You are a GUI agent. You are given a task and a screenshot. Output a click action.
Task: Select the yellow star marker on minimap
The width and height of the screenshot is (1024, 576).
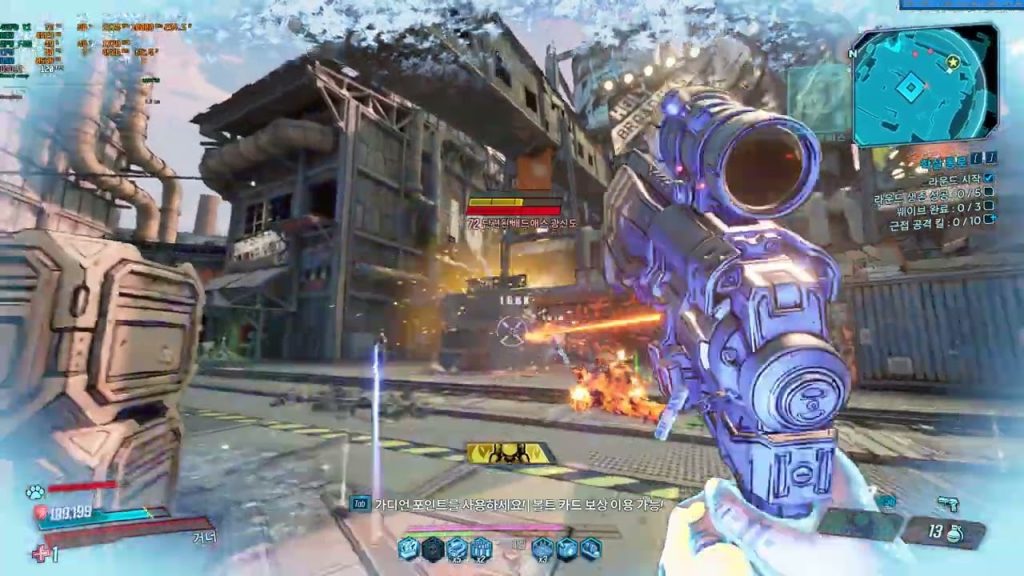[953, 63]
